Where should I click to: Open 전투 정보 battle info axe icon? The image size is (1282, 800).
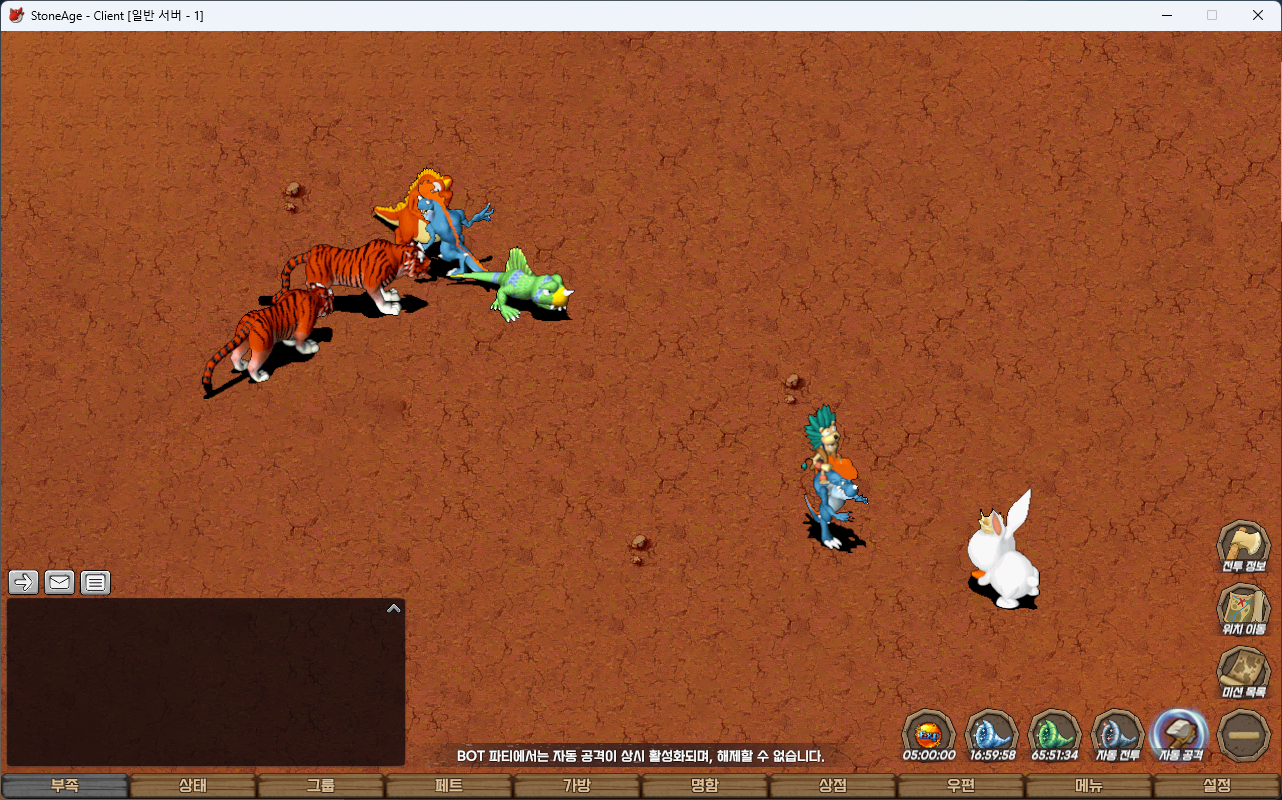click(1243, 546)
